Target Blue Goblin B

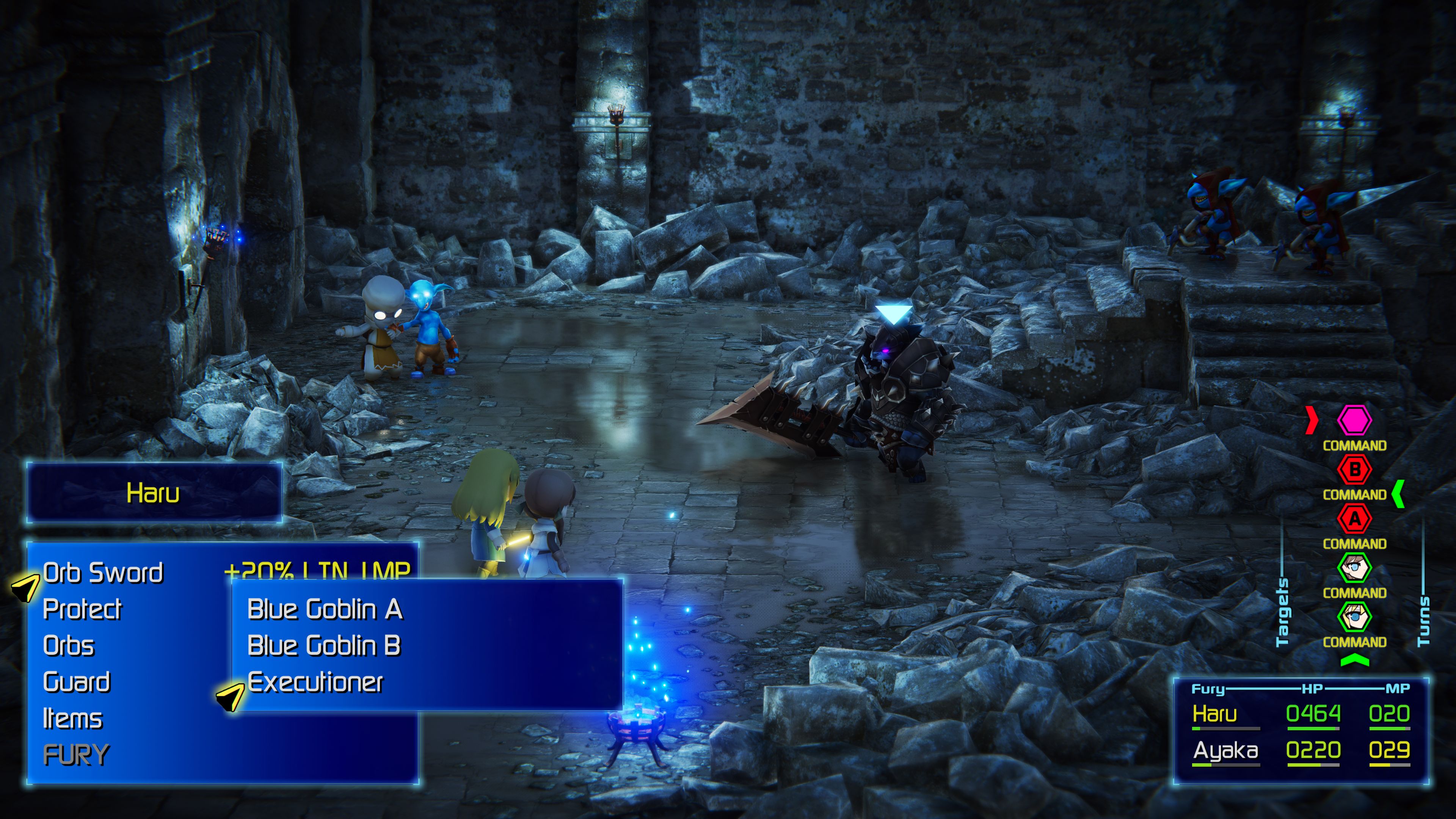coord(324,645)
